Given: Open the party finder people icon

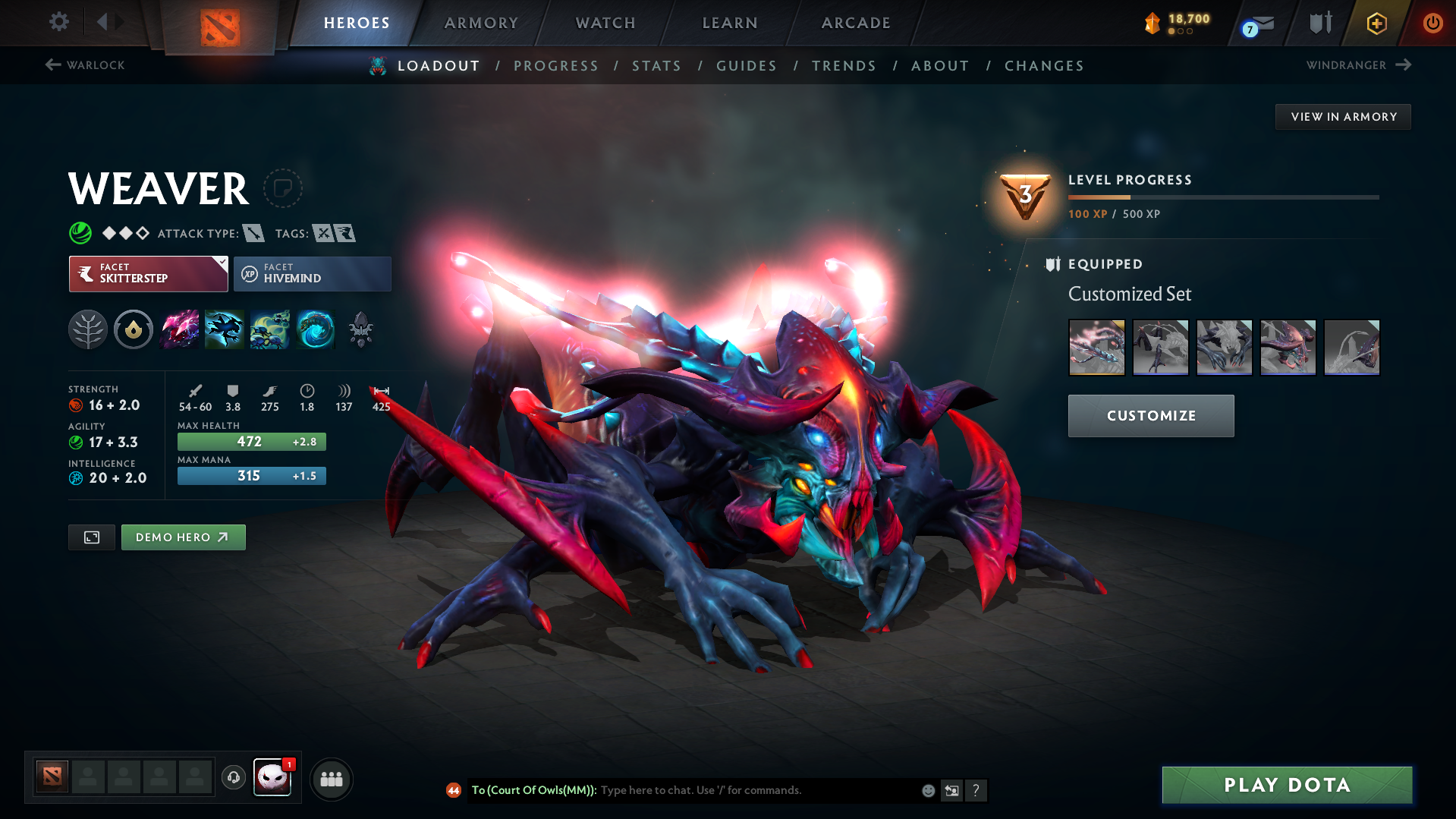Looking at the screenshot, I should [332, 779].
